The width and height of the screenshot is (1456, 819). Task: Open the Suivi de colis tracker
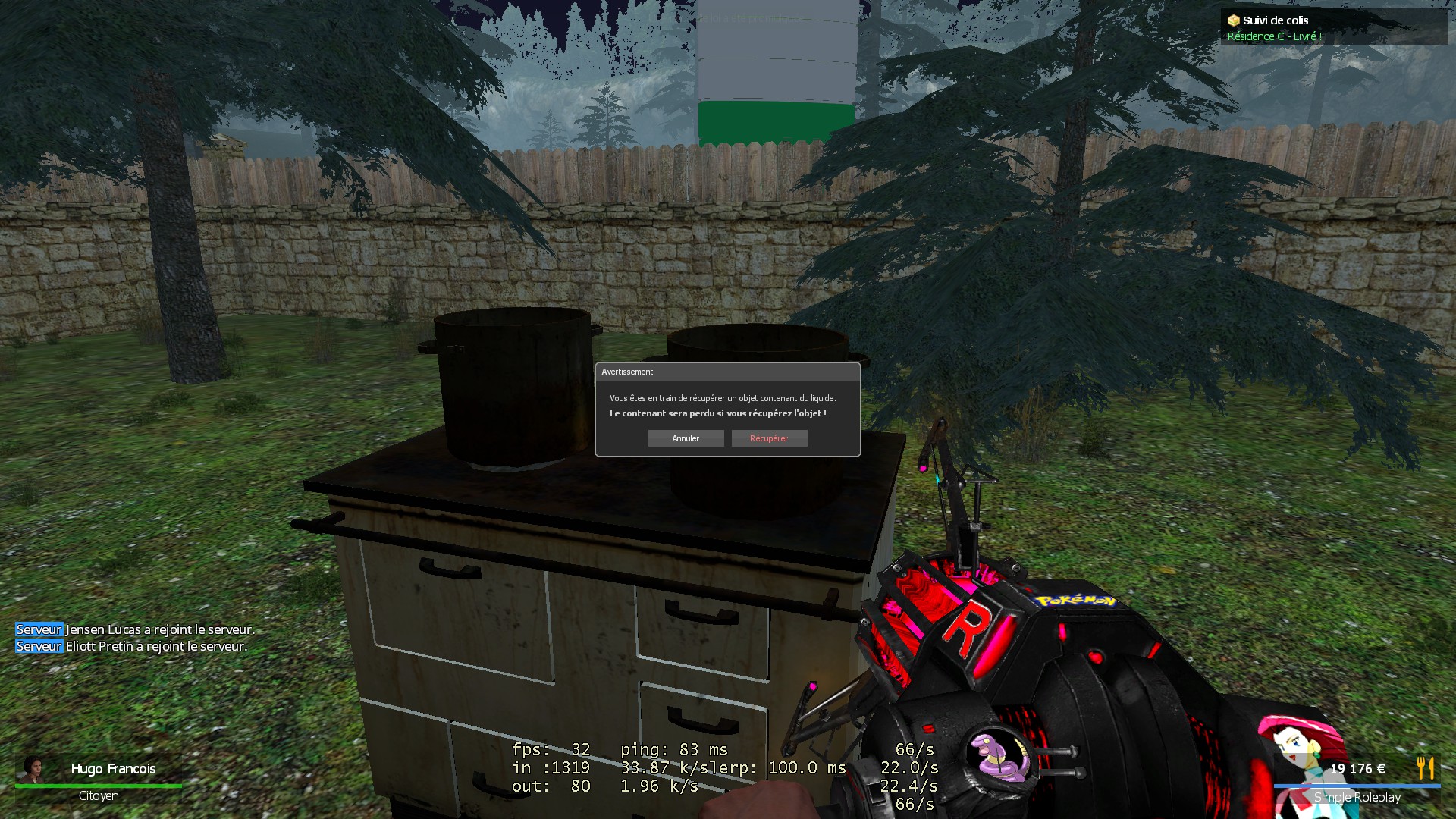coord(1275,20)
